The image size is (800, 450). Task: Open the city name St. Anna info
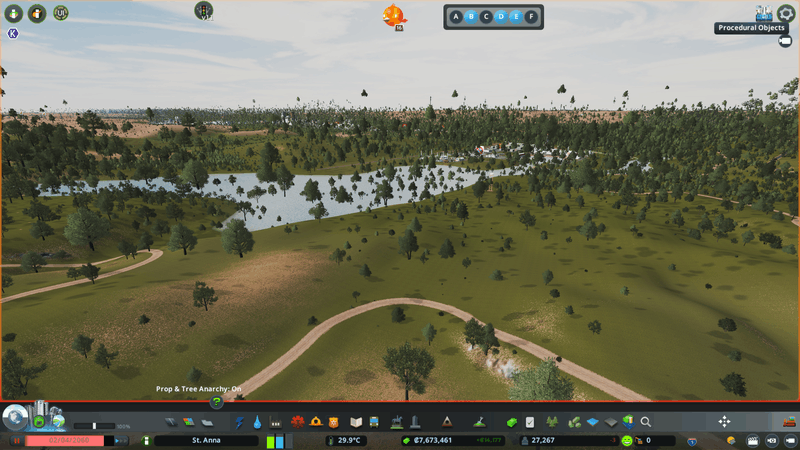(206, 440)
